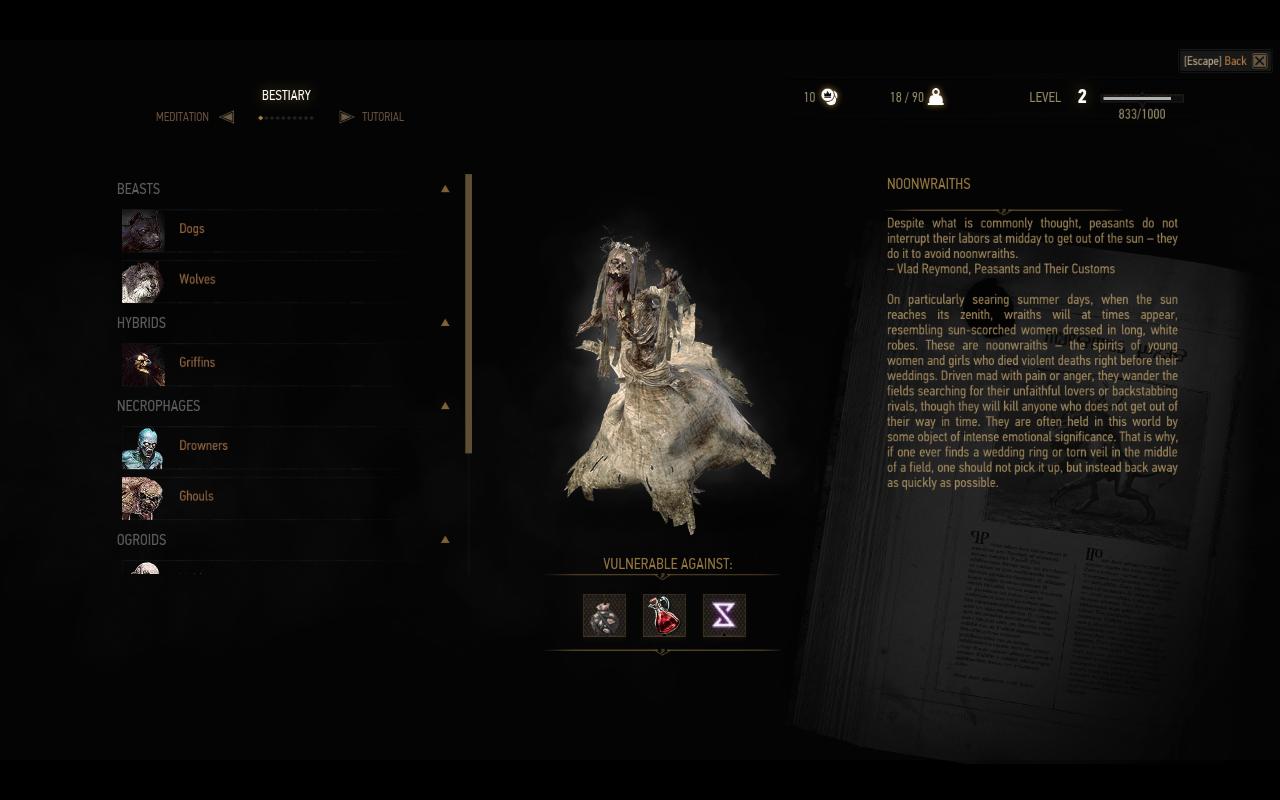The width and height of the screenshot is (1280, 800).
Task: Select the red potion vulnerability icon
Action: (664, 616)
